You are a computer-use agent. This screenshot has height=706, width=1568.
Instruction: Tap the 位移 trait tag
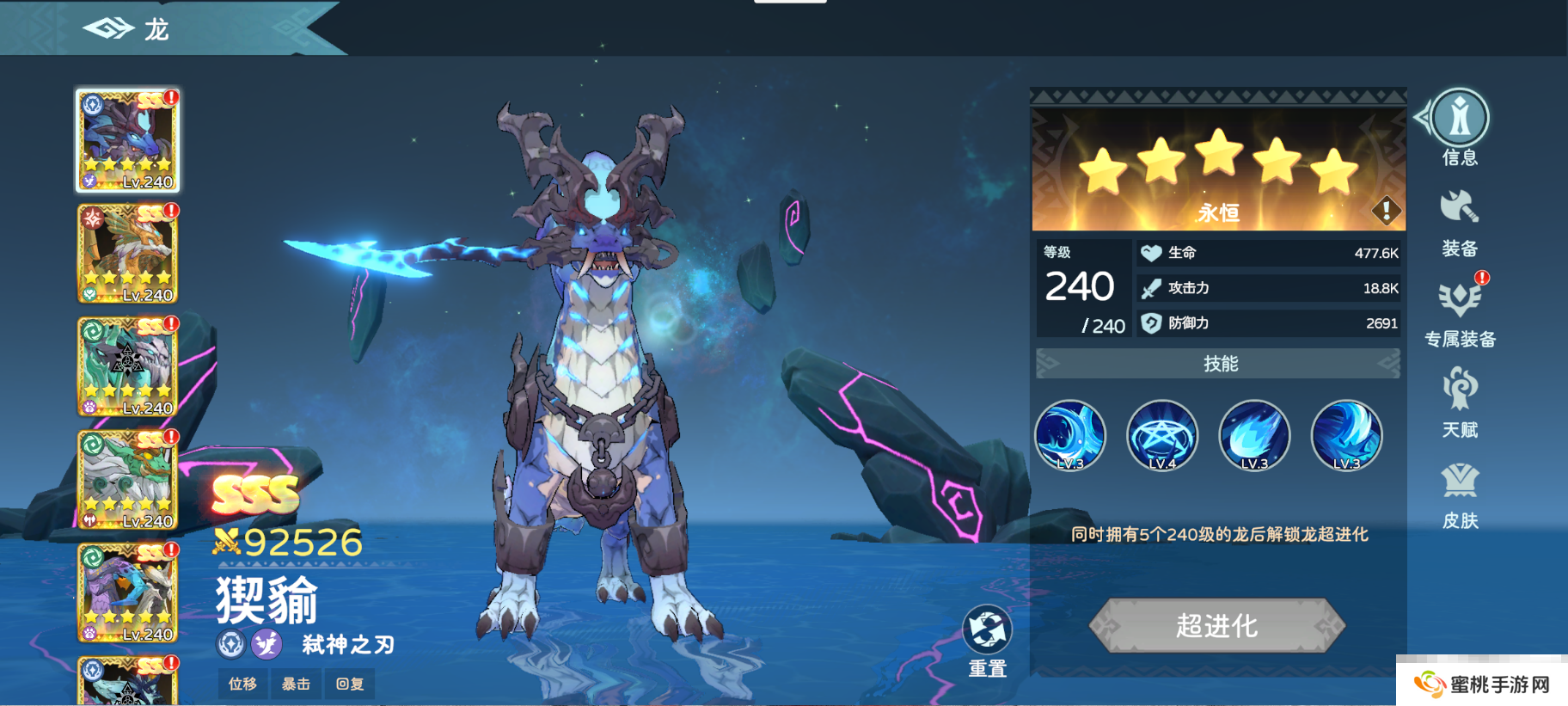(242, 684)
